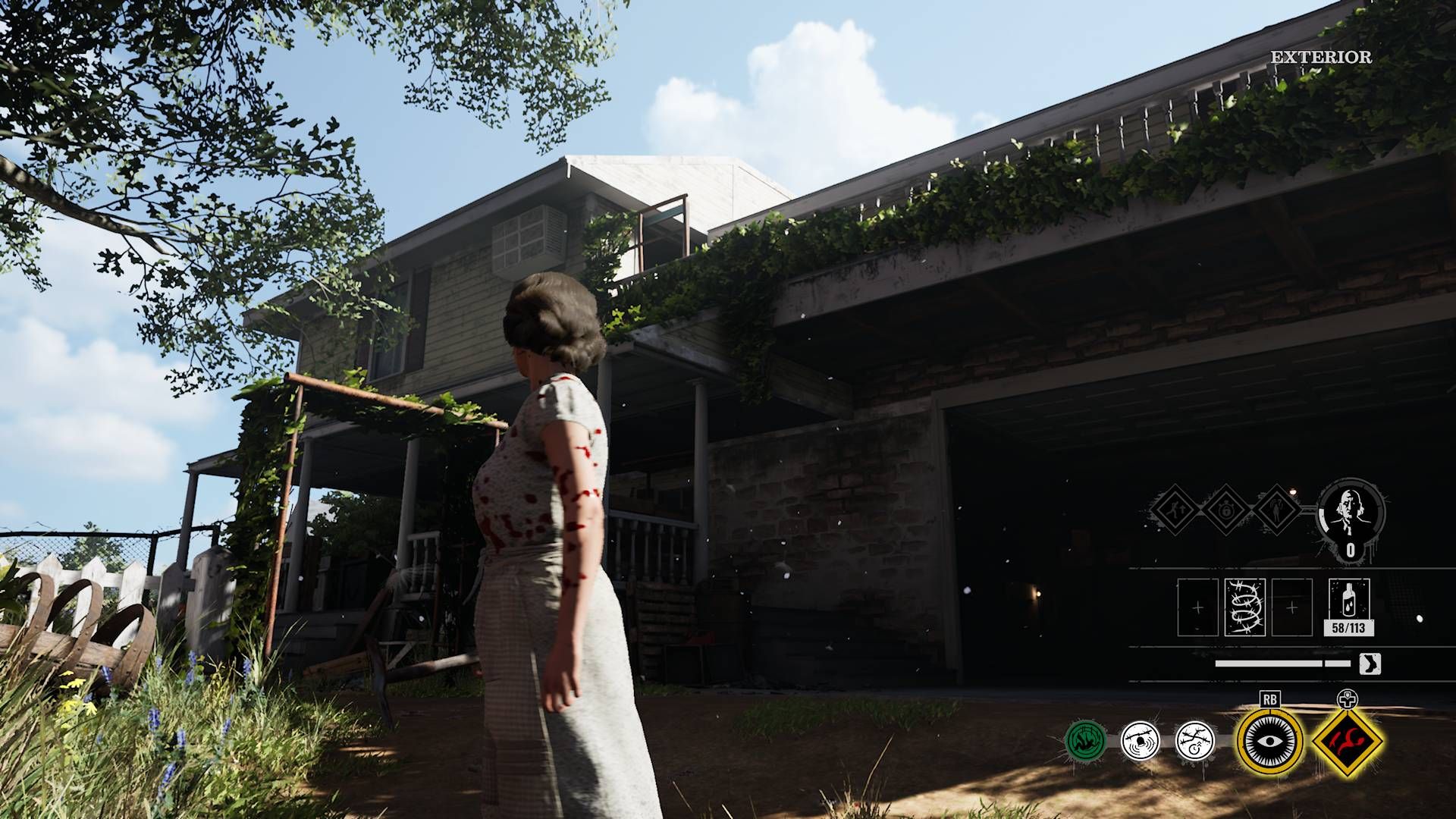Select the barbed wire trap inventory card
Viewport: 1456px width, 819px height.
coord(1244,606)
